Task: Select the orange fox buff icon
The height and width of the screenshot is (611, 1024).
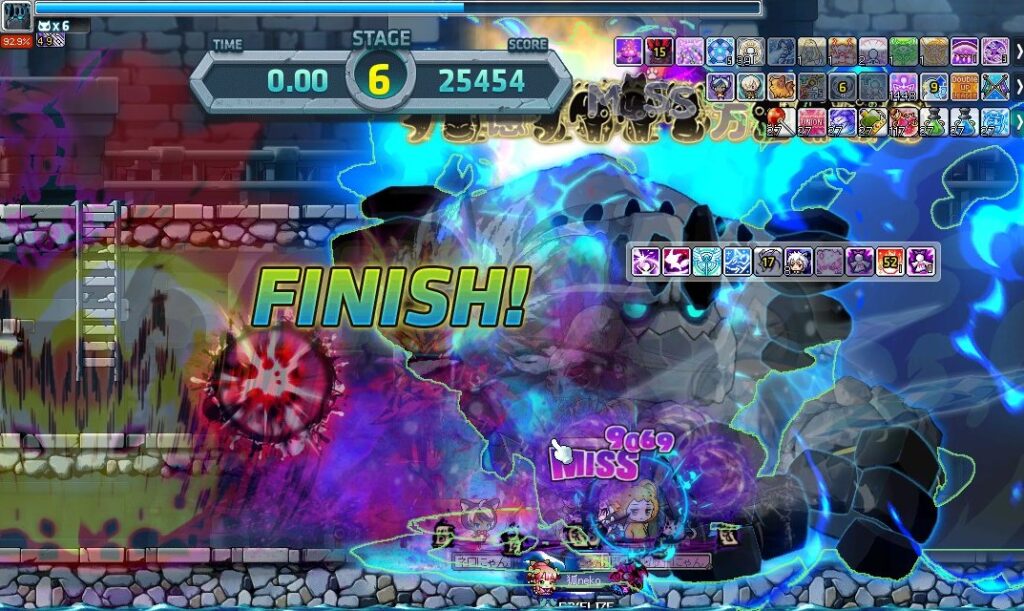Action: (x=781, y=86)
